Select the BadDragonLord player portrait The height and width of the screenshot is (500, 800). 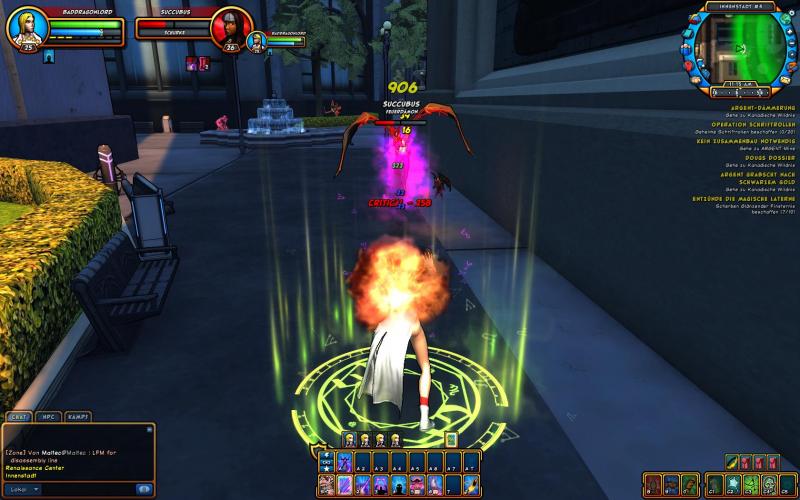coord(27,26)
